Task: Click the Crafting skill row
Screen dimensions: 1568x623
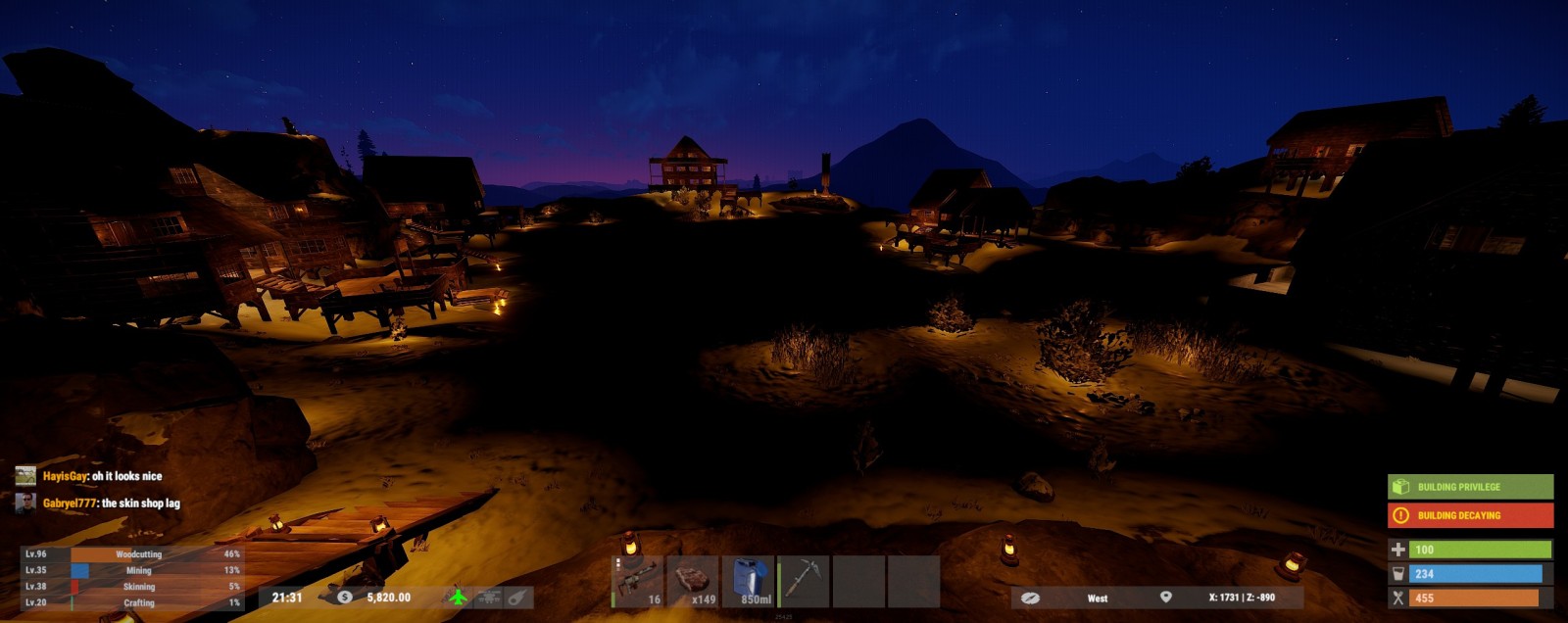Action: pos(132,602)
